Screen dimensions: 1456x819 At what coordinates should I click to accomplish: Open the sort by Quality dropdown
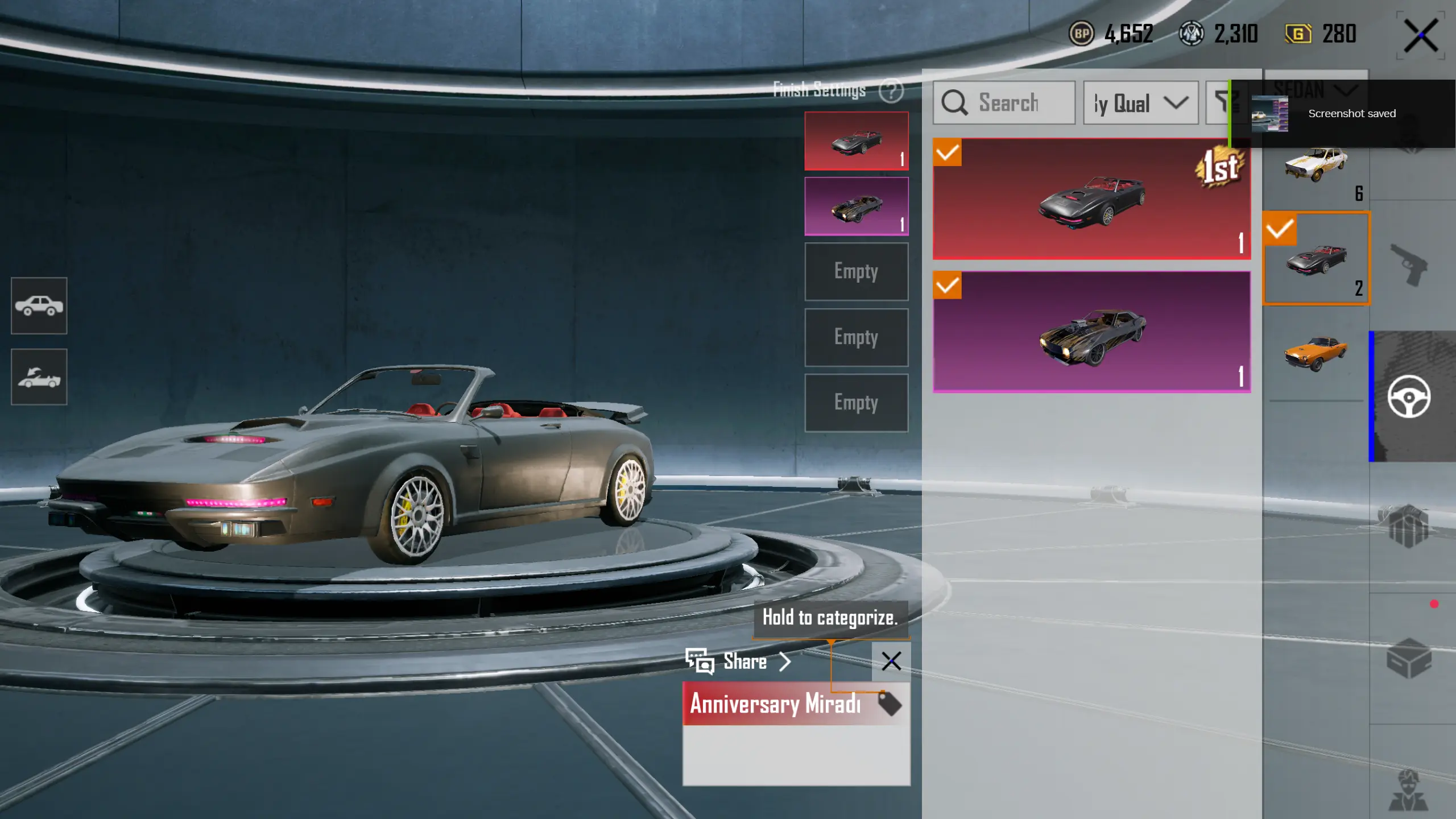coord(1140,103)
